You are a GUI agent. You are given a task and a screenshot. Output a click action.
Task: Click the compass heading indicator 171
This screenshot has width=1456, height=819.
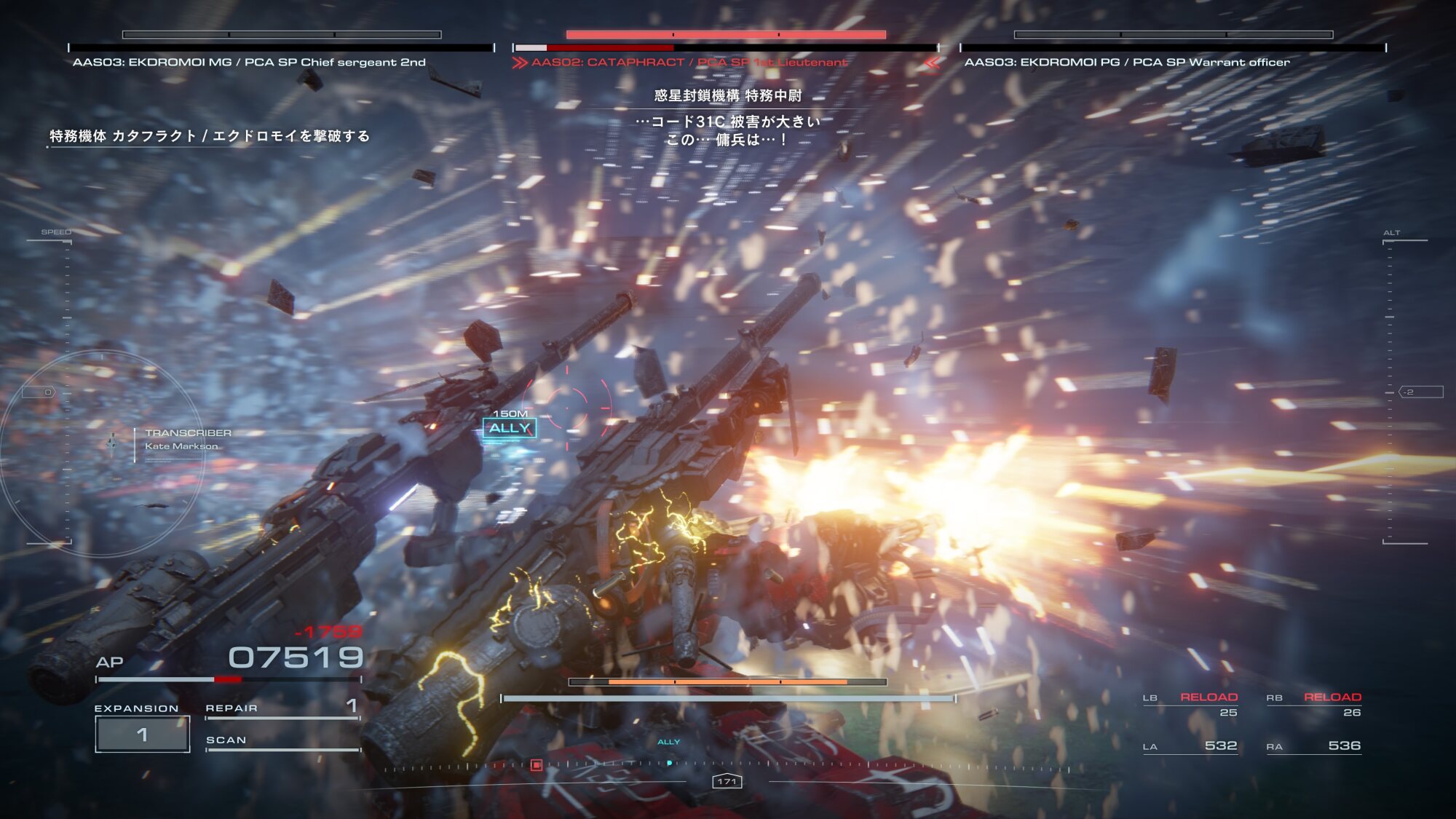pos(727,781)
